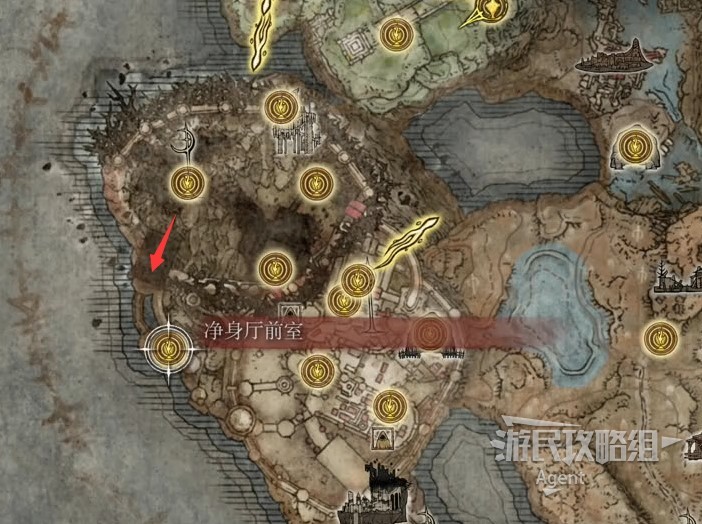
Task: Select the grace marker directly below the sickle icon
Action: coord(188,182)
